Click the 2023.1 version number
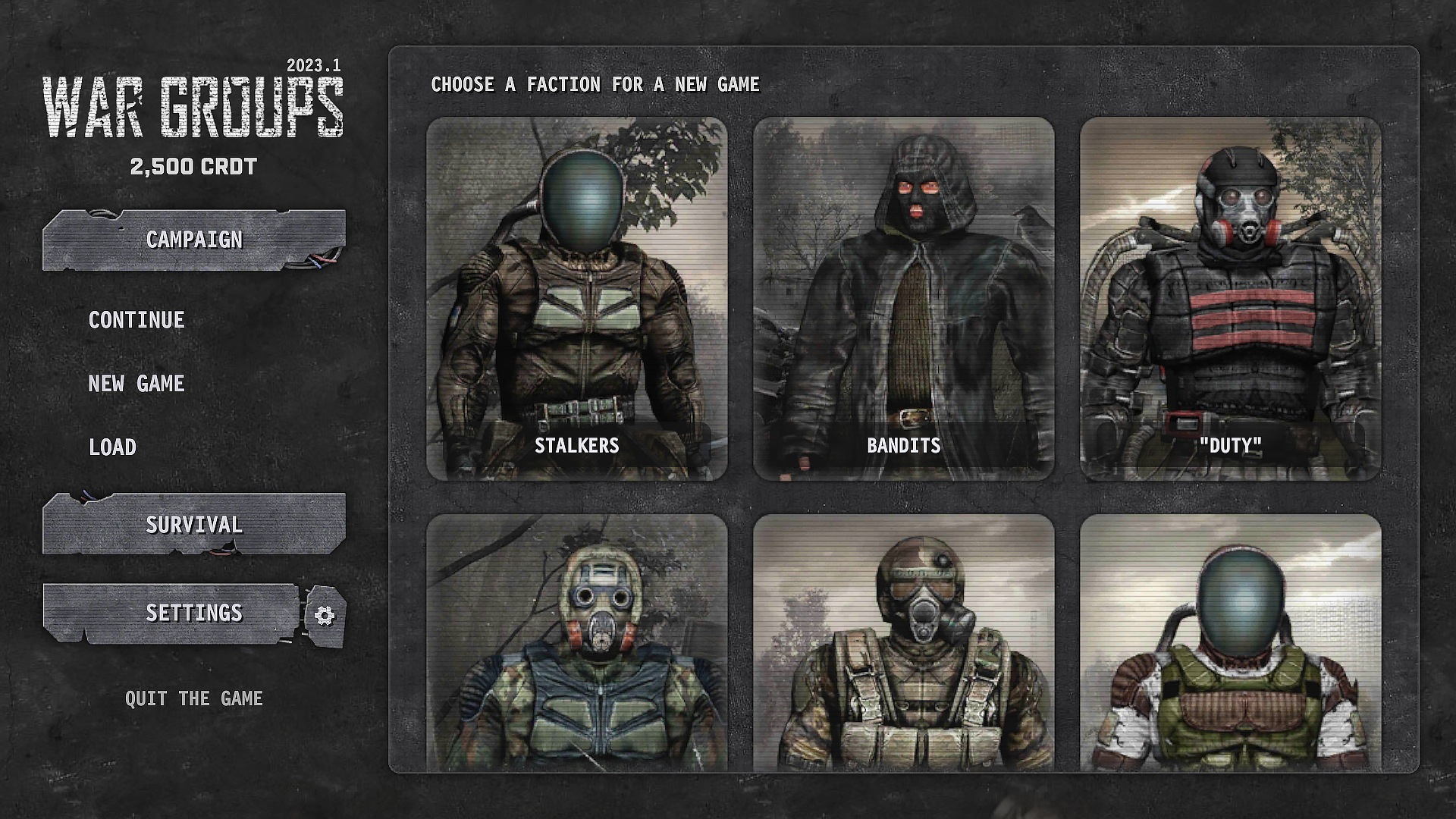The height and width of the screenshot is (819, 1456). [x=313, y=67]
